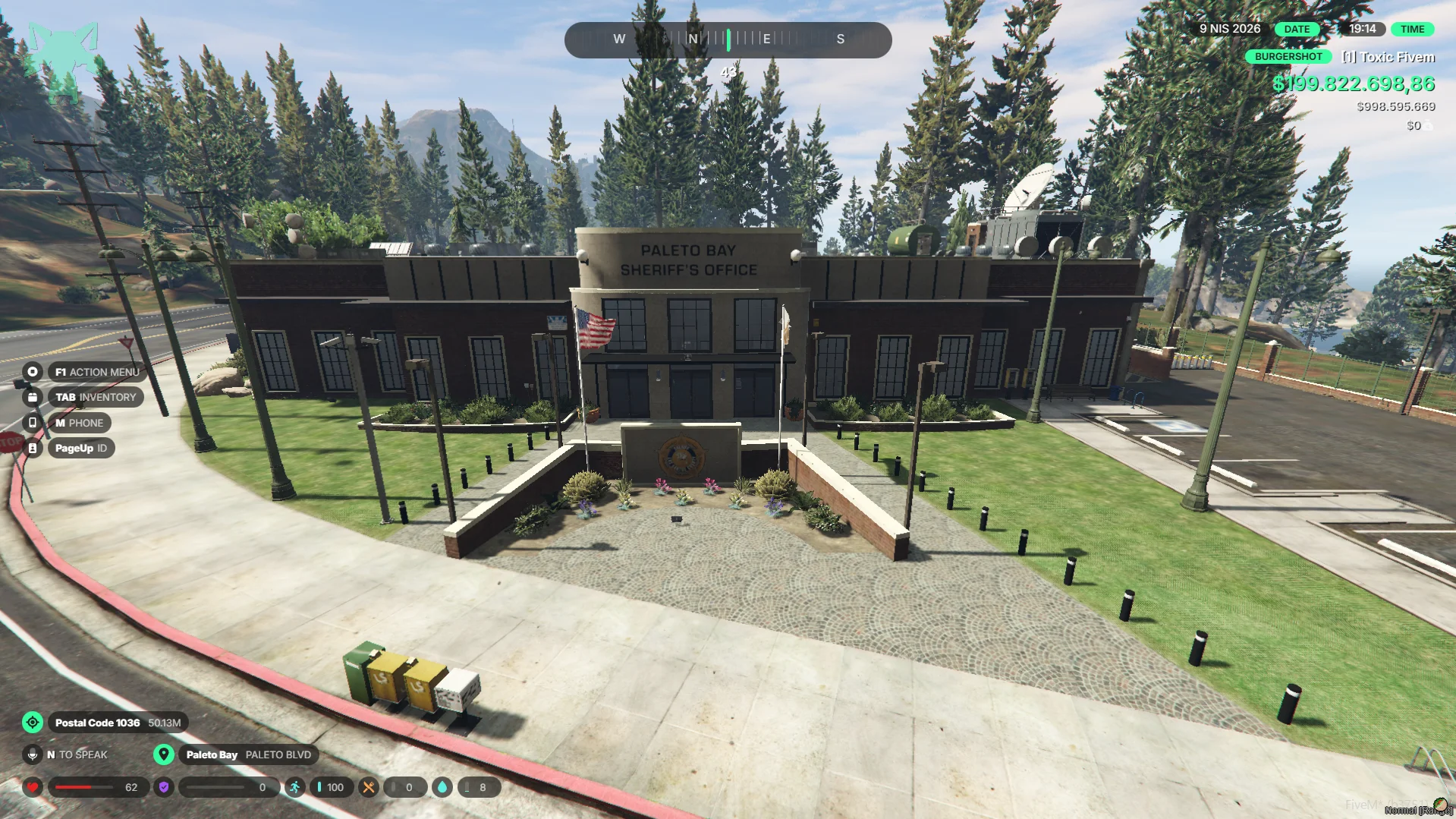Click the compass bar heading strip
Image resolution: width=1456 pixels, height=819 pixels.
[x=728, y=39]
